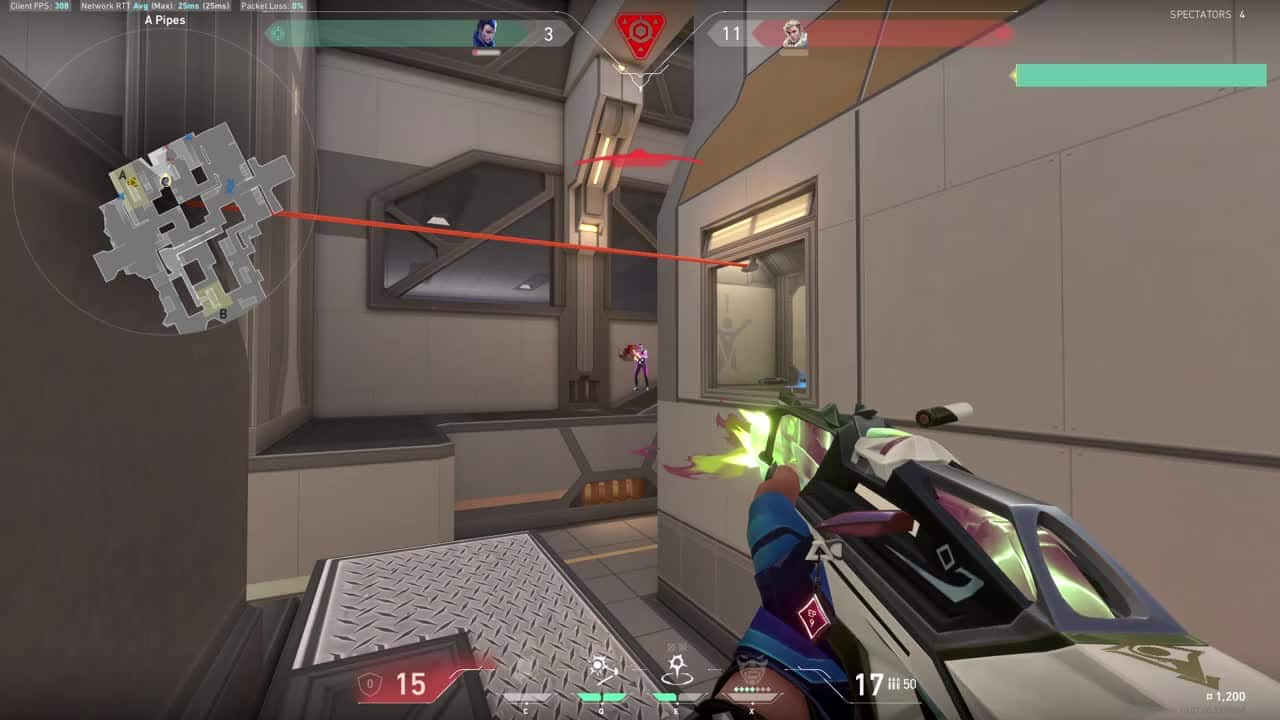The height and width of the screenshot is (720, 1280).
Task: Activate the X ultimate ability icon
Action: (751, 668)
